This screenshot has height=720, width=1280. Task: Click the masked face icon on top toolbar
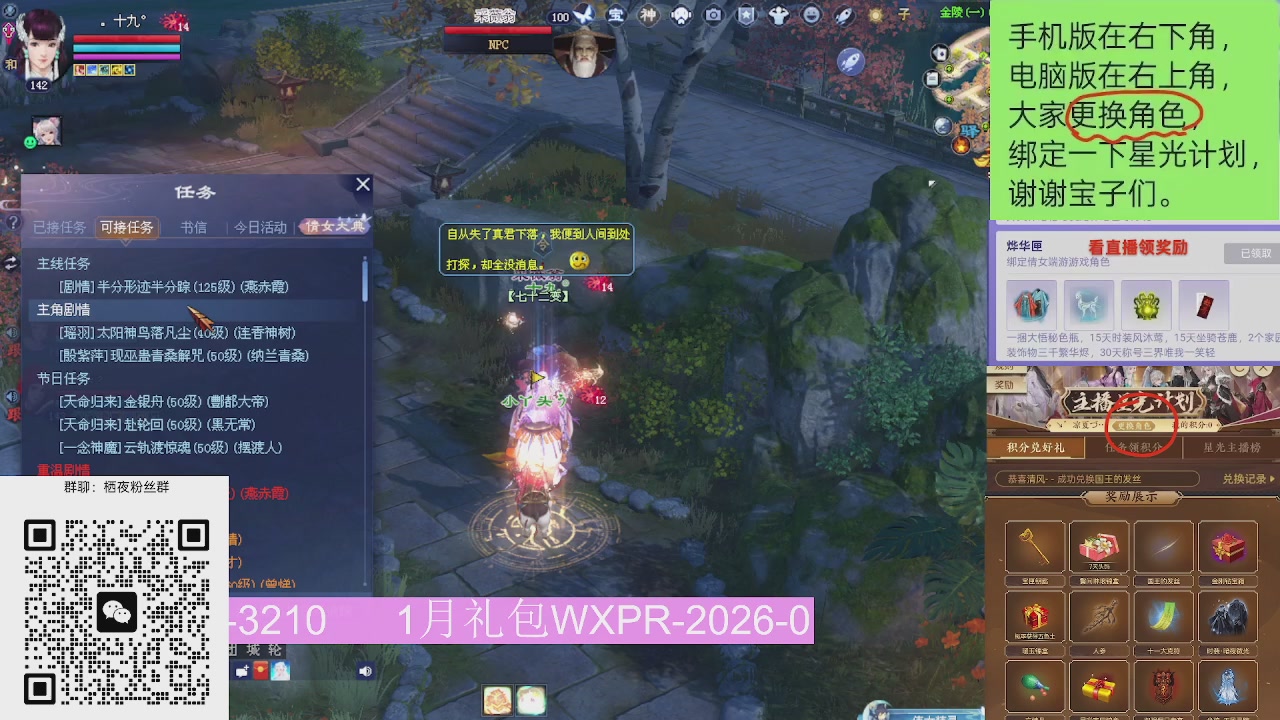(681, 14)
